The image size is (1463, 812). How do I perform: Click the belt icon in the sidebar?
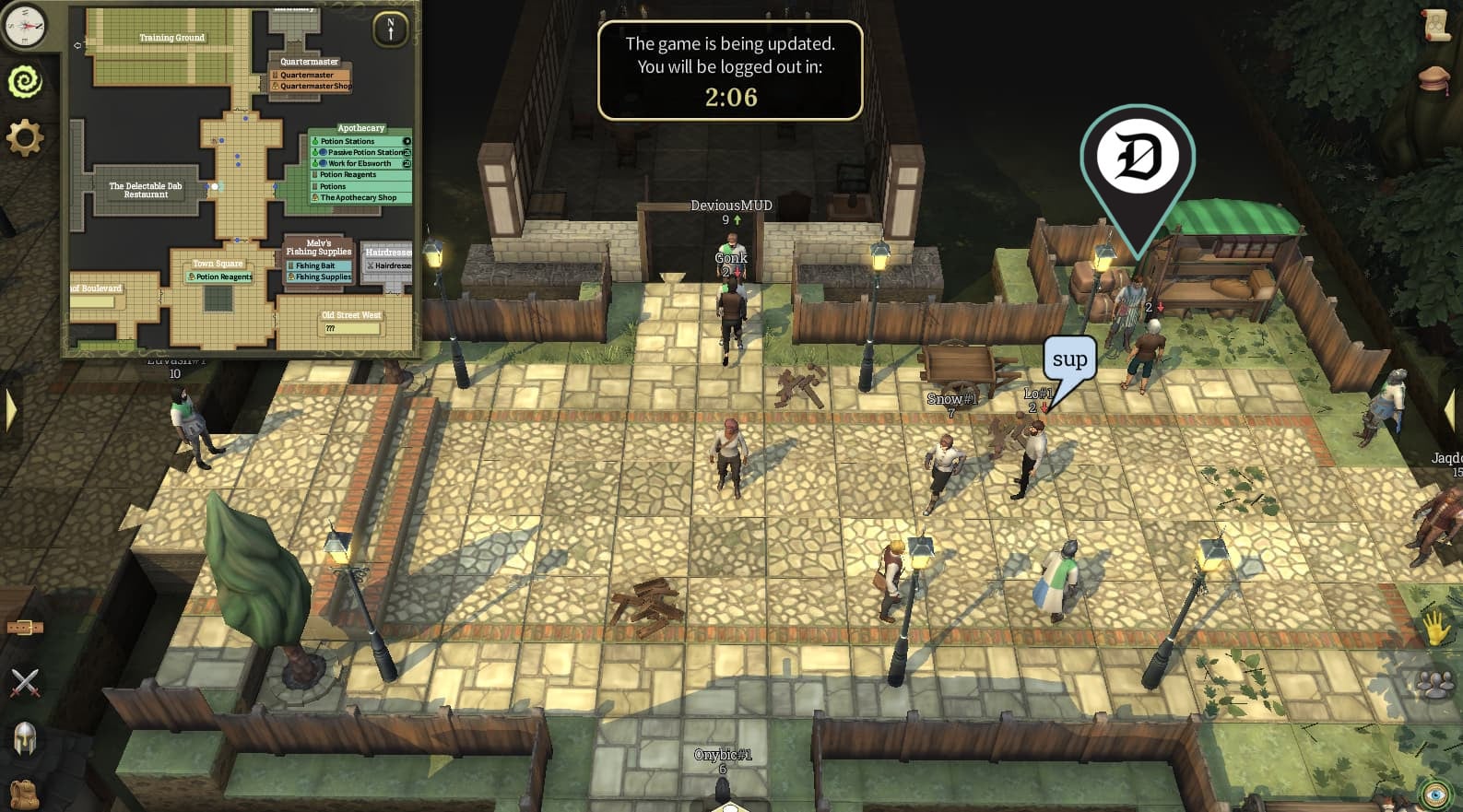tap(25, 626)
